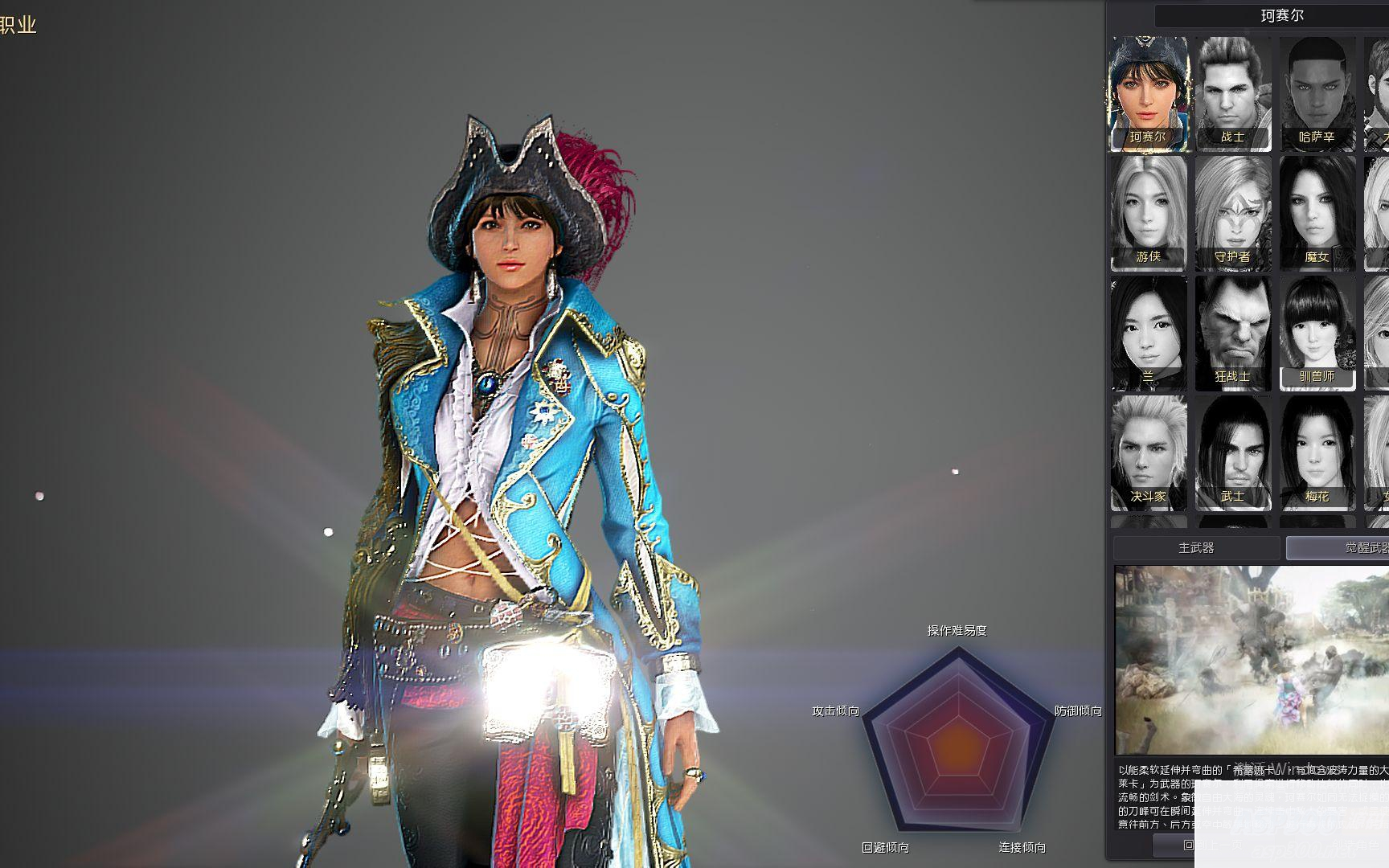Viewport: 1389px width, 868px height.
Task: Pick the 决斗家 class portrait
Action: point(1149,452)
